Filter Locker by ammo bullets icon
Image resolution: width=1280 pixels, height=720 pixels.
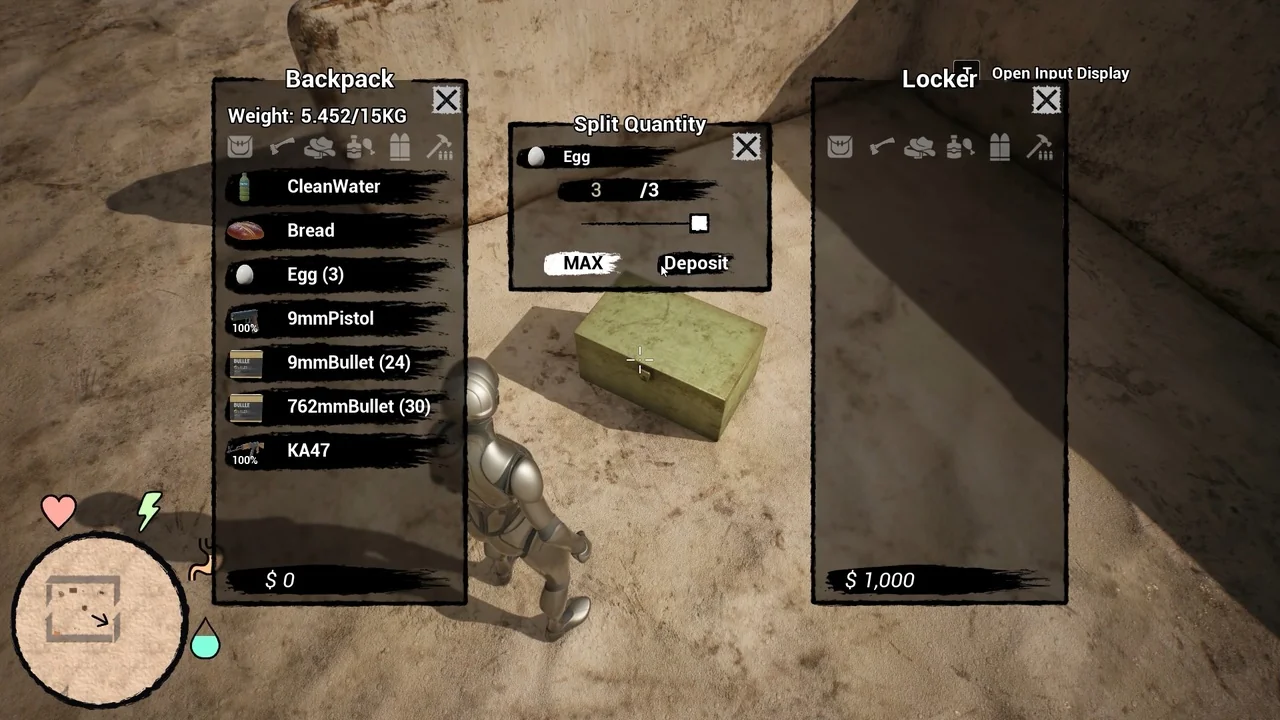tap(1000, 148)
